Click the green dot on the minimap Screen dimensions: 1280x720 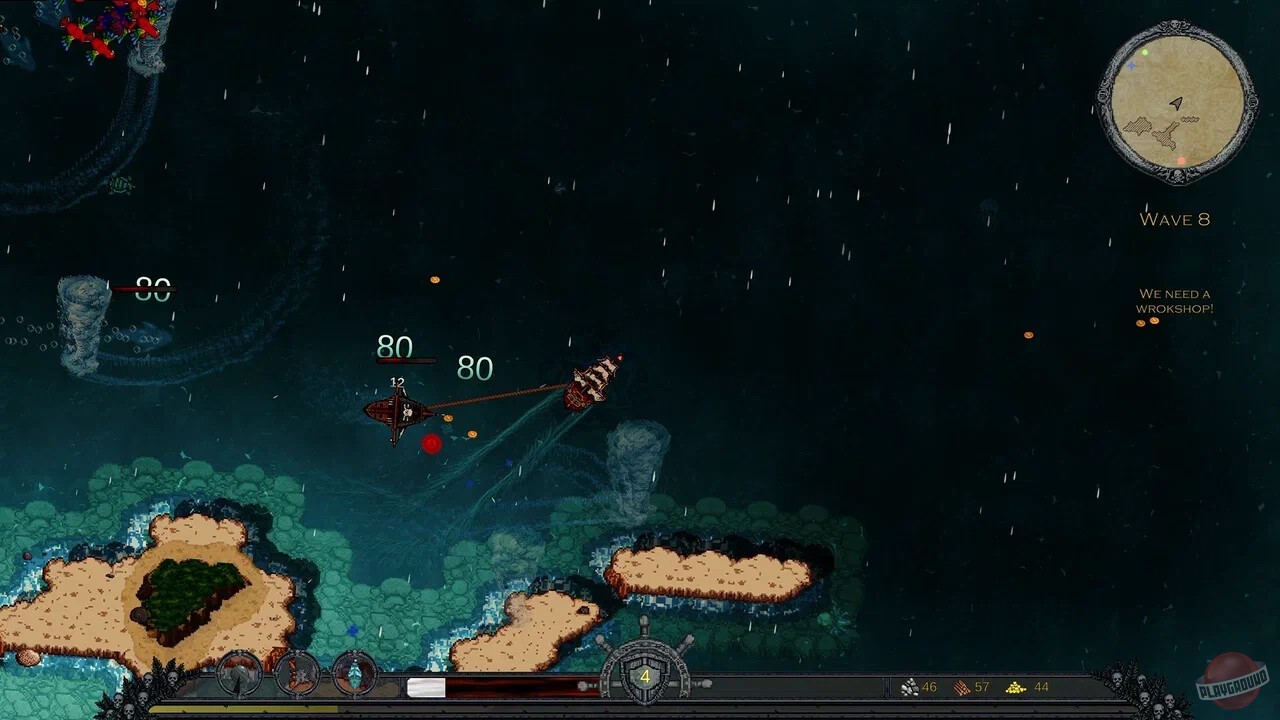point(1144,53)
